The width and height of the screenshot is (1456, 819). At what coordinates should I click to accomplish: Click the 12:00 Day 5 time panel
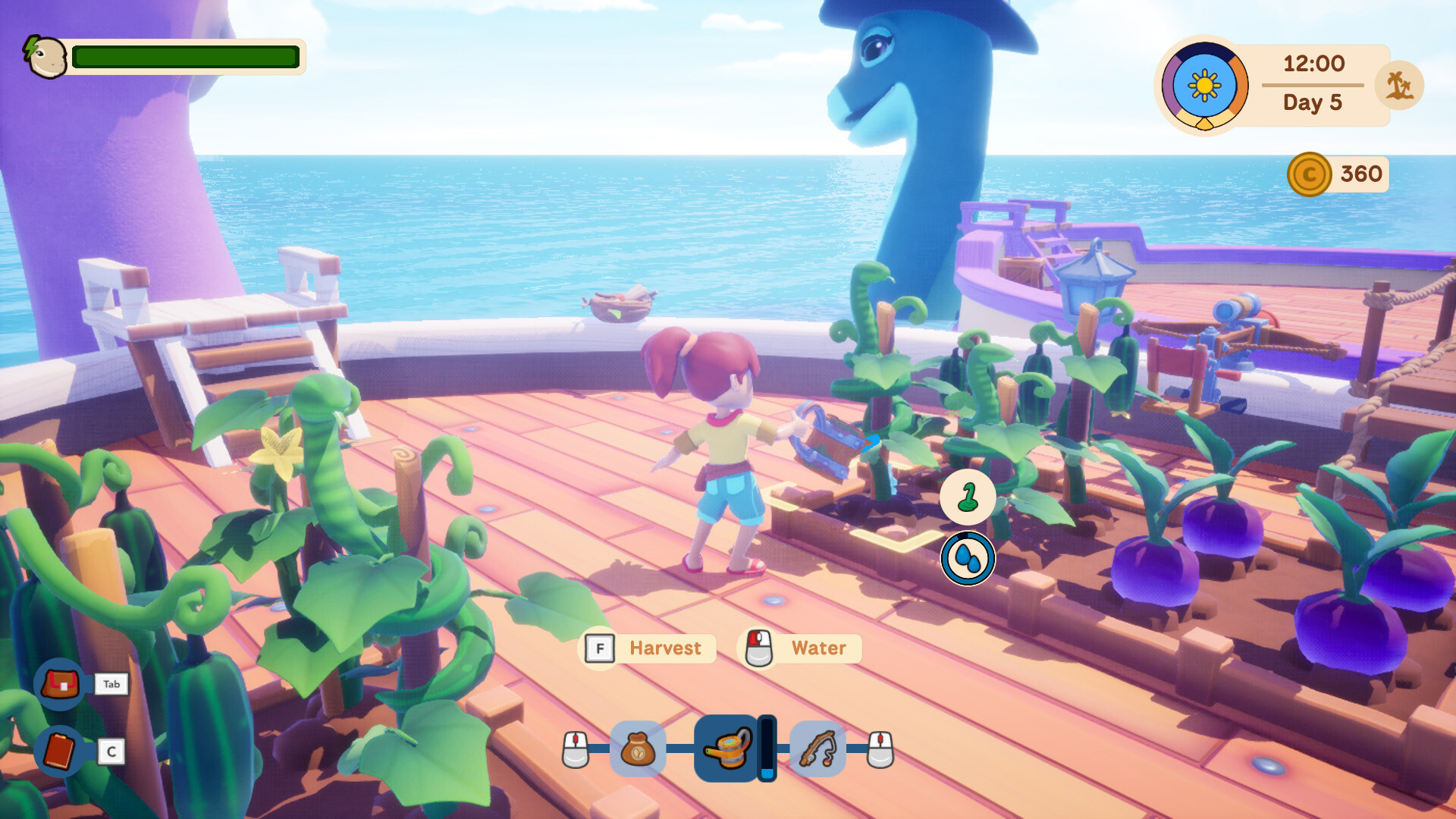[x=1314, y=83]
